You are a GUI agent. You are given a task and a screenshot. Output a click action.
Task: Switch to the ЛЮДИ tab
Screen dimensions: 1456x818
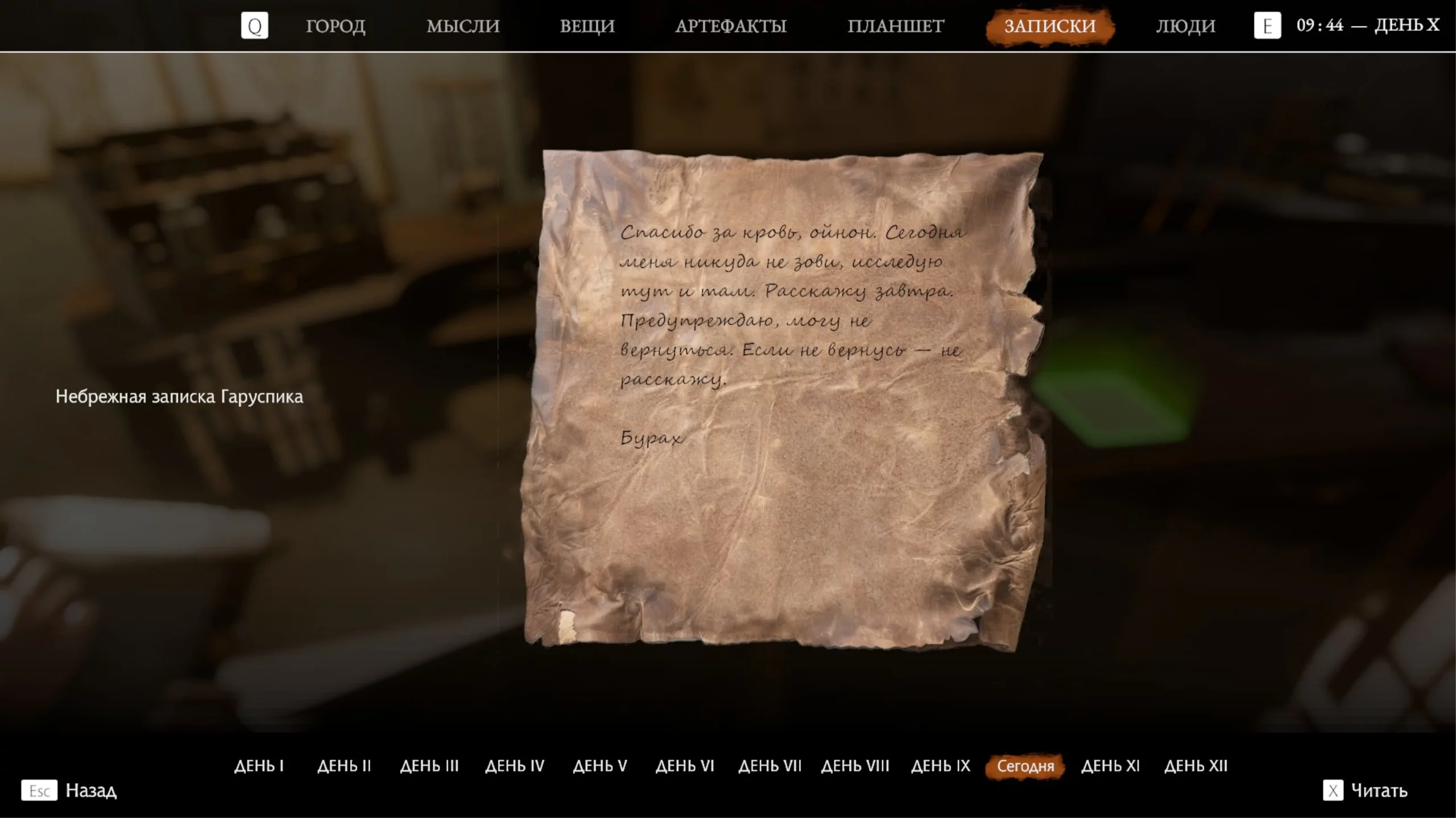click(x=1185, y=26)
